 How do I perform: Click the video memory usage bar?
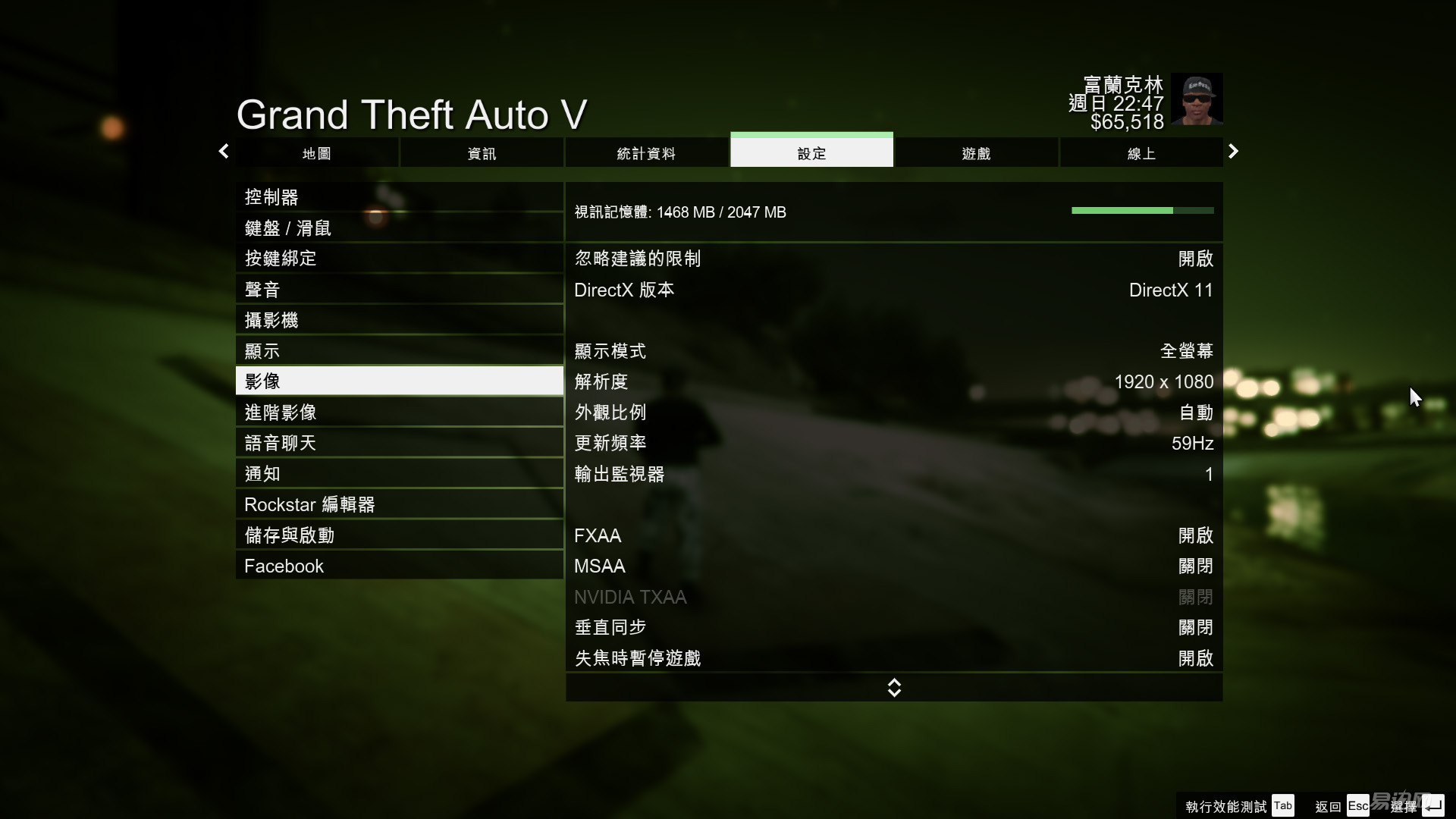[1141, 211]
